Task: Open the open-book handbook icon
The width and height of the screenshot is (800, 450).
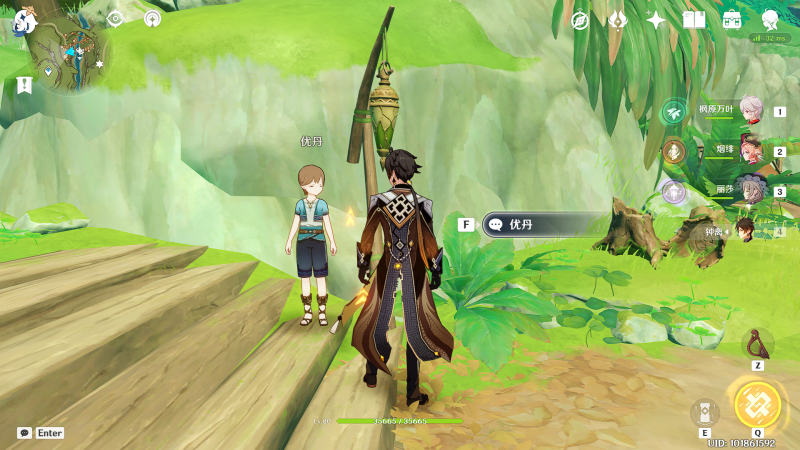Action: [x=694, y=20]
